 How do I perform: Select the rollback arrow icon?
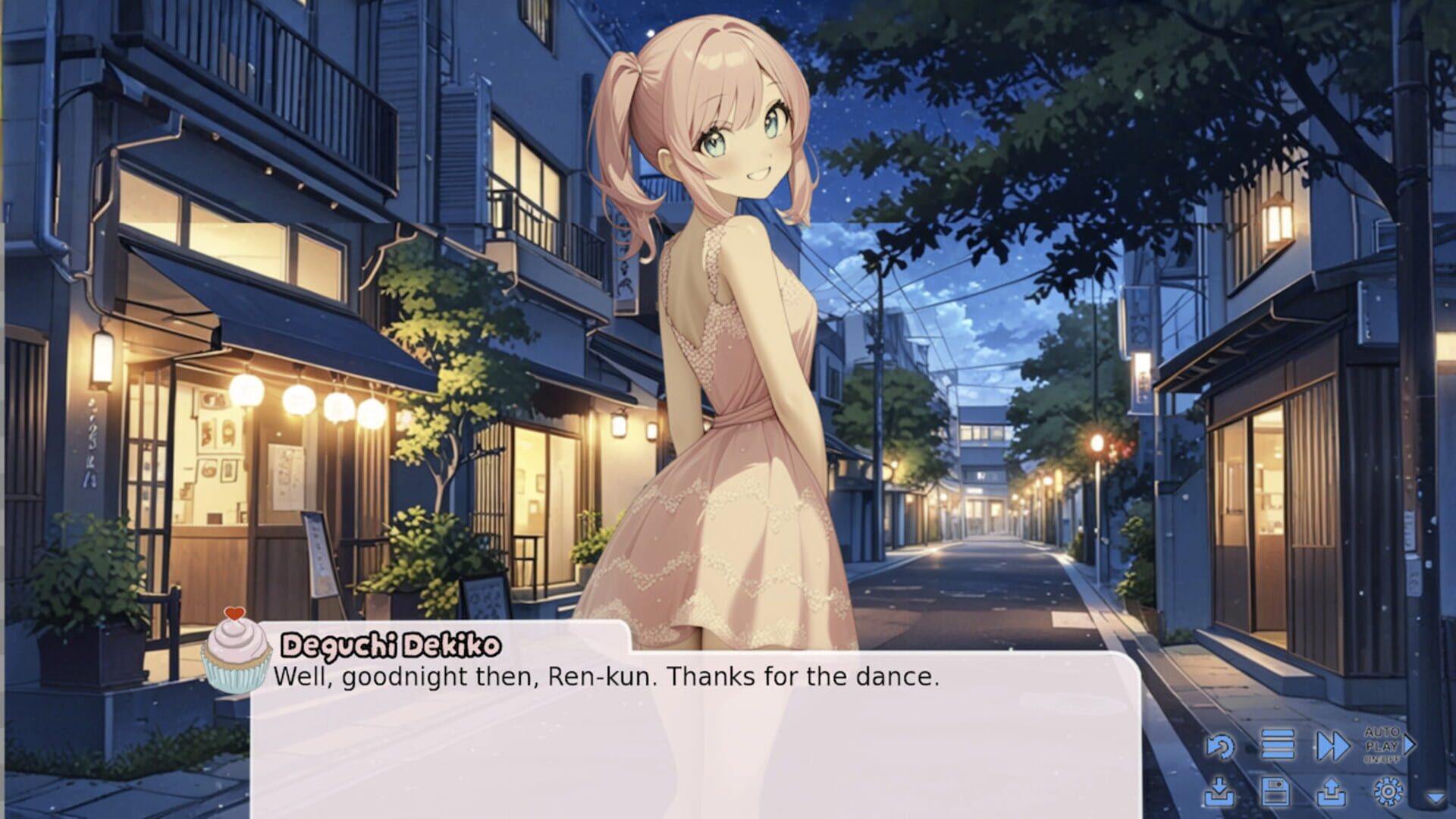coord(1222,745)
